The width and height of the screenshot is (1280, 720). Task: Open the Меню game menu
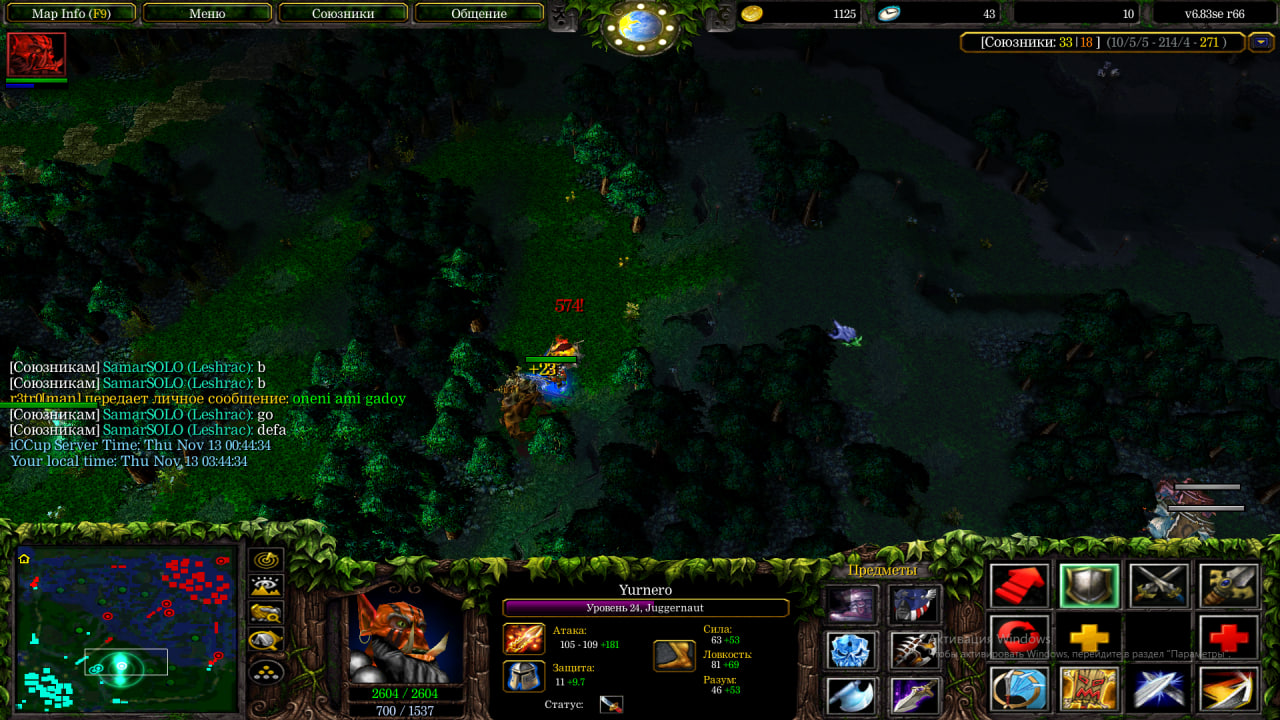pyautogui.click(x=207, y=14)
